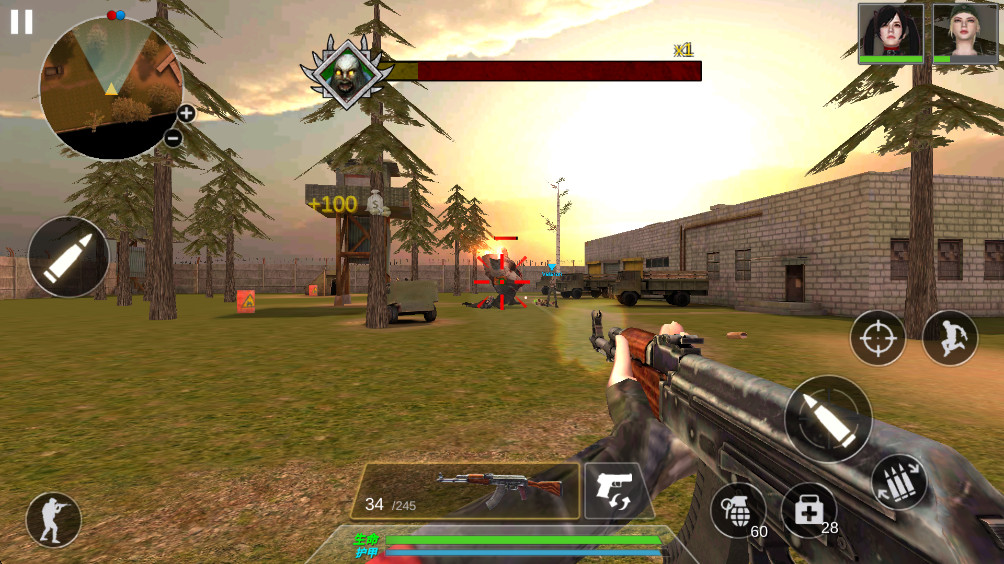The height and width of the screenshot is (564, 1004).
Task: Activate the jump button
Action: tap(950, 338)
